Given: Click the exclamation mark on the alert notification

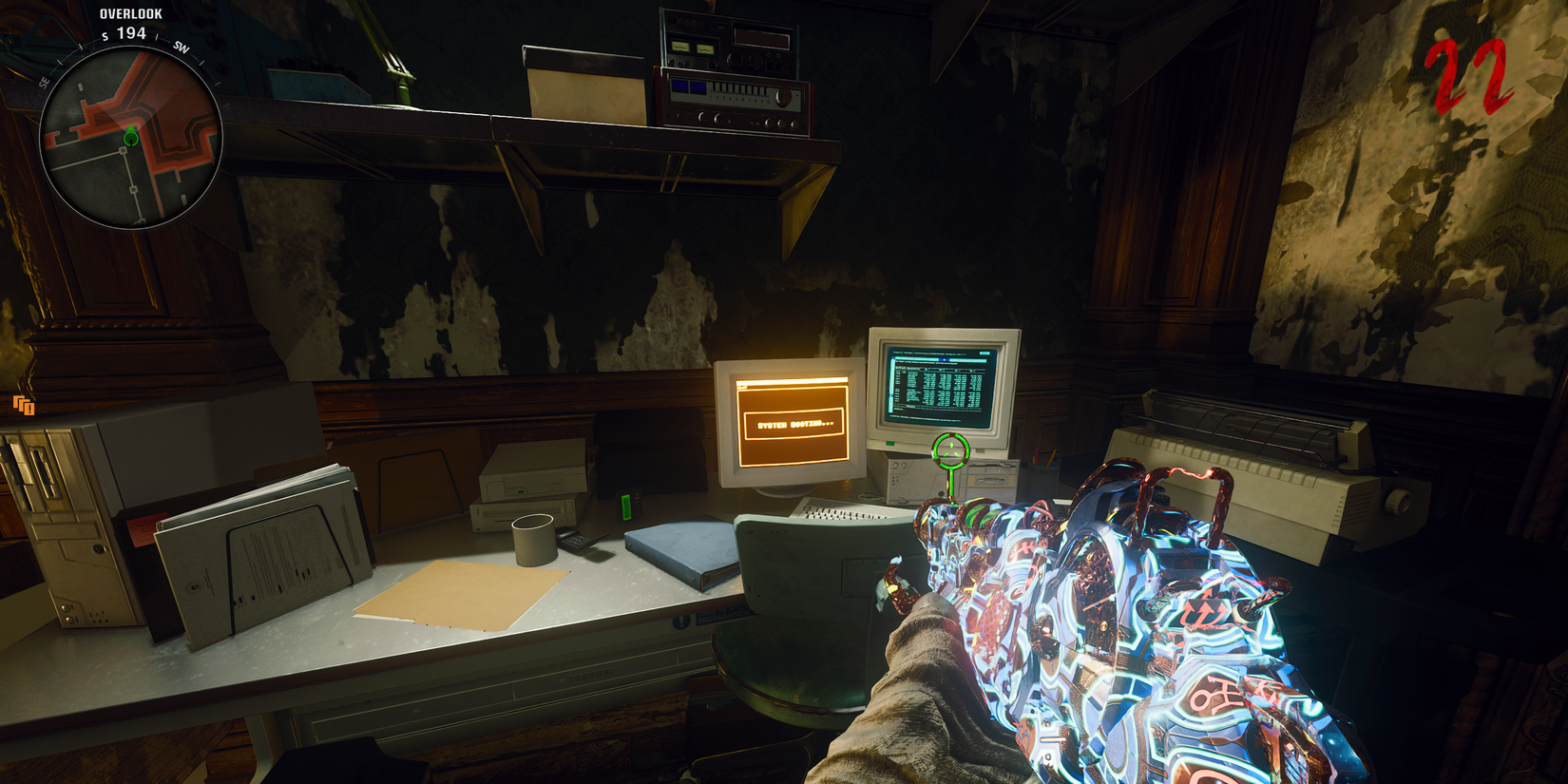Looking at the screenshot, I should click(29, 410).
